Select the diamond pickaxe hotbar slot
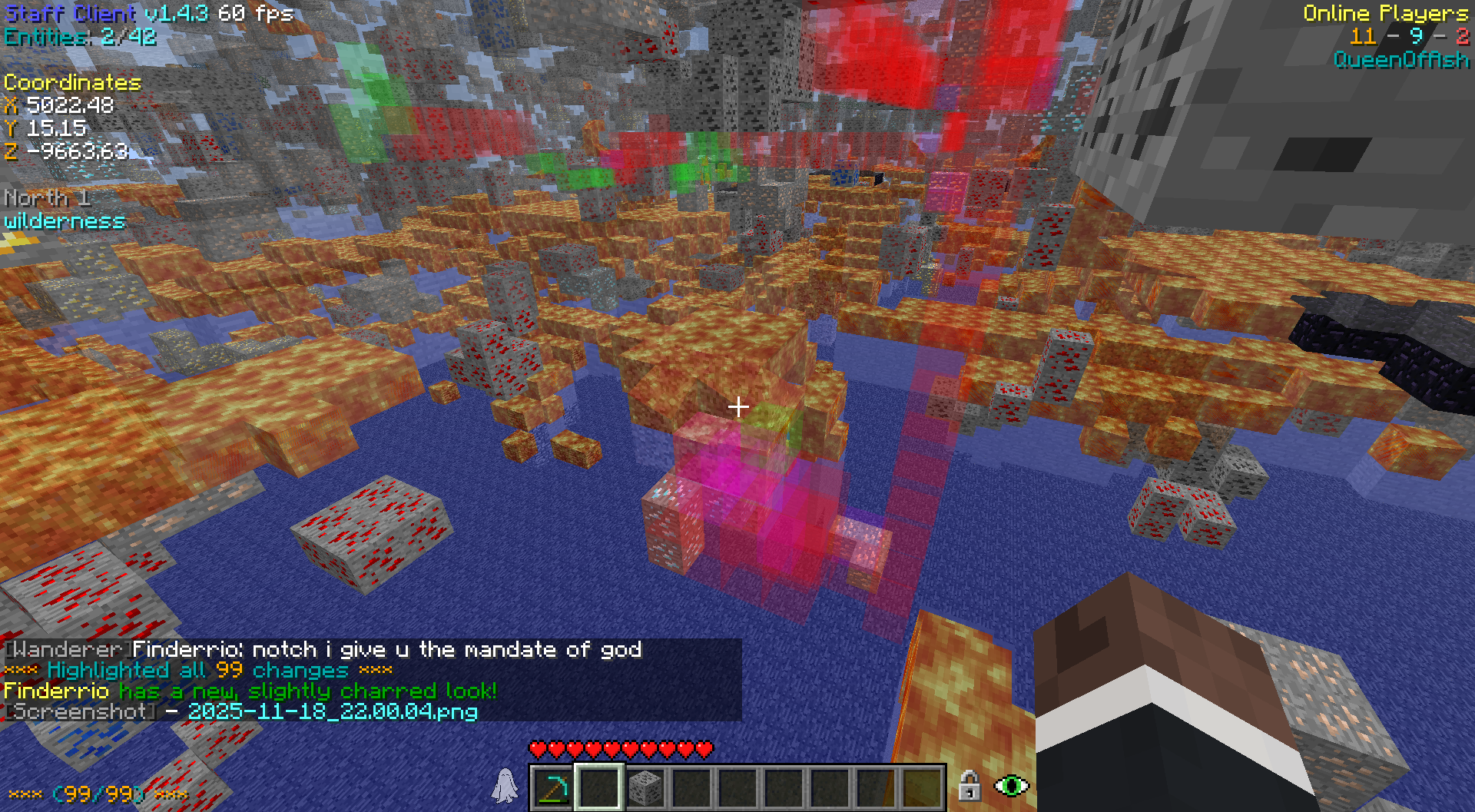This screenshot has width=1475, height=812. pos(552,787)
